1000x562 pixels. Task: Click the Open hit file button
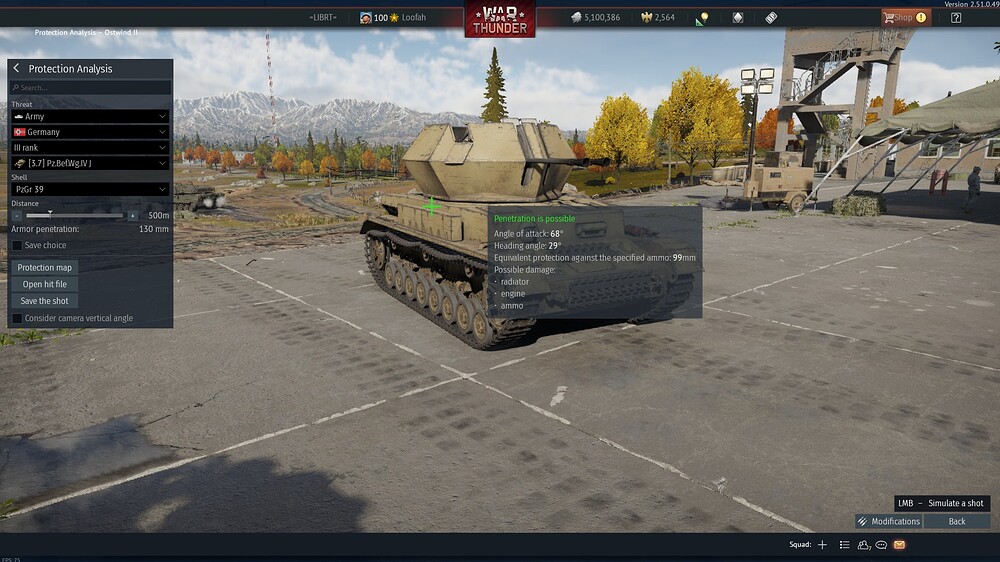point(45,284)
